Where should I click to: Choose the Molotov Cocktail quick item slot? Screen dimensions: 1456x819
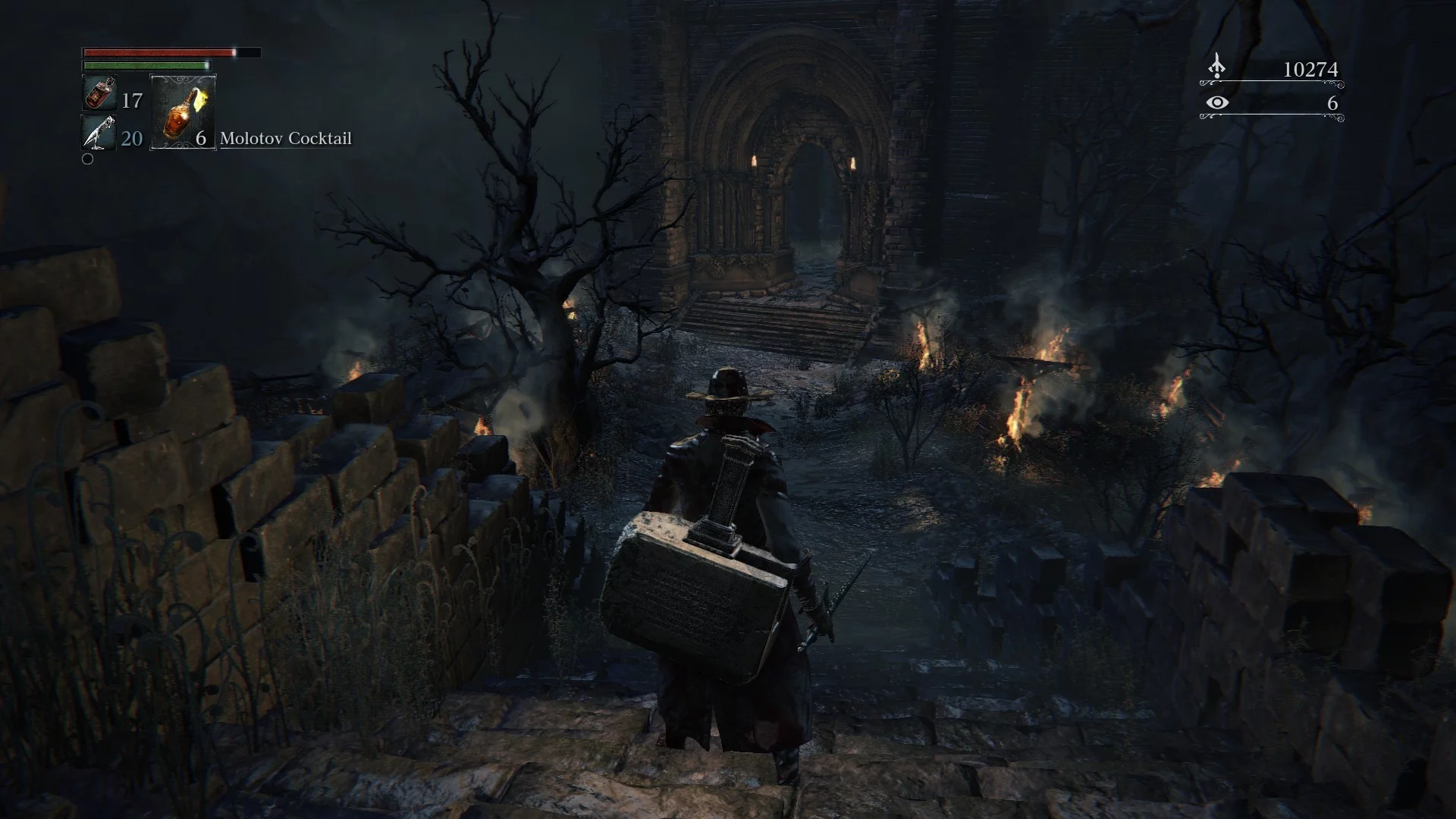point(183,111)
